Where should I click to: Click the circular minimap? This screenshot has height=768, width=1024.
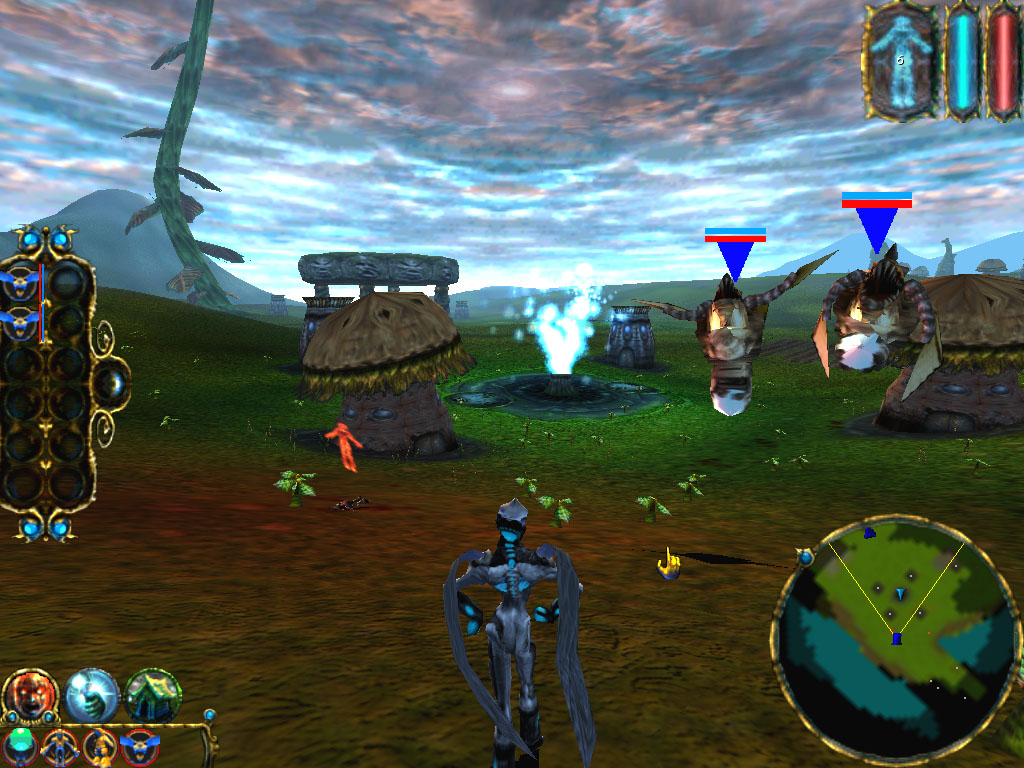coord(896,639)
